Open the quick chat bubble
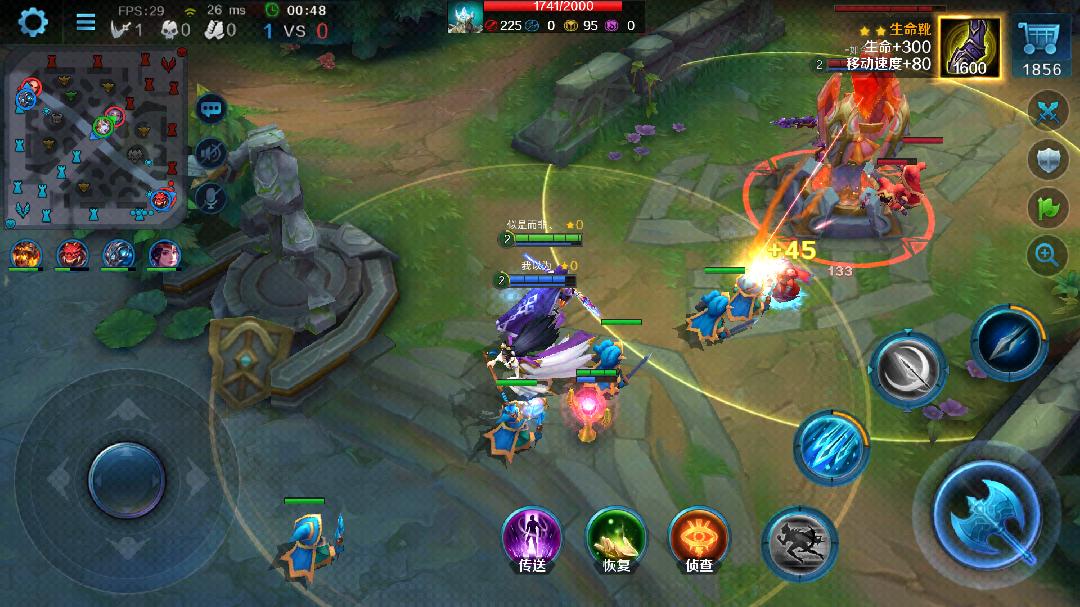Viewport: 1080px width, 607px height. coord(211,108)
